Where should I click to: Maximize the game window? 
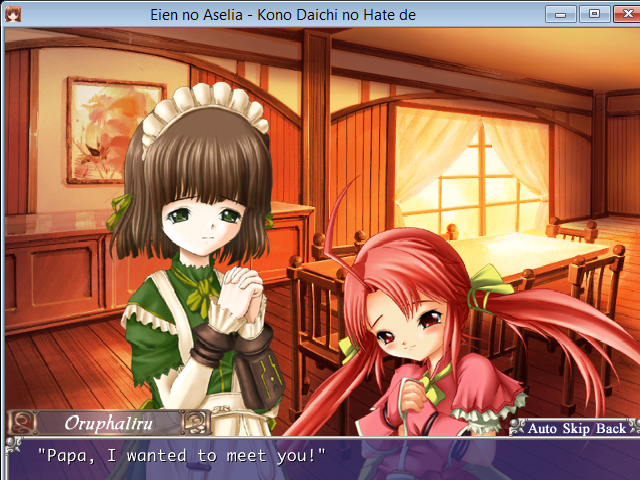[x=593, y=14]
